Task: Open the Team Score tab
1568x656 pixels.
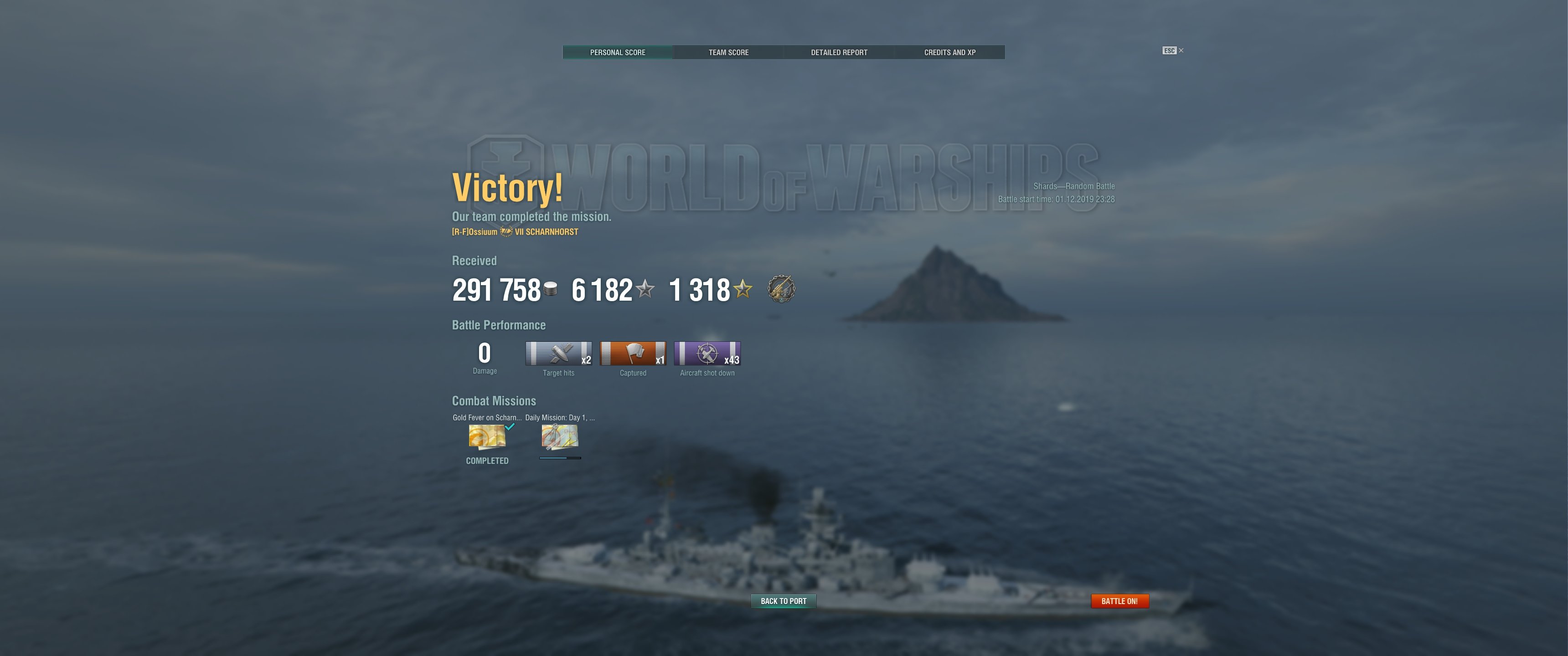Action: 728,52
